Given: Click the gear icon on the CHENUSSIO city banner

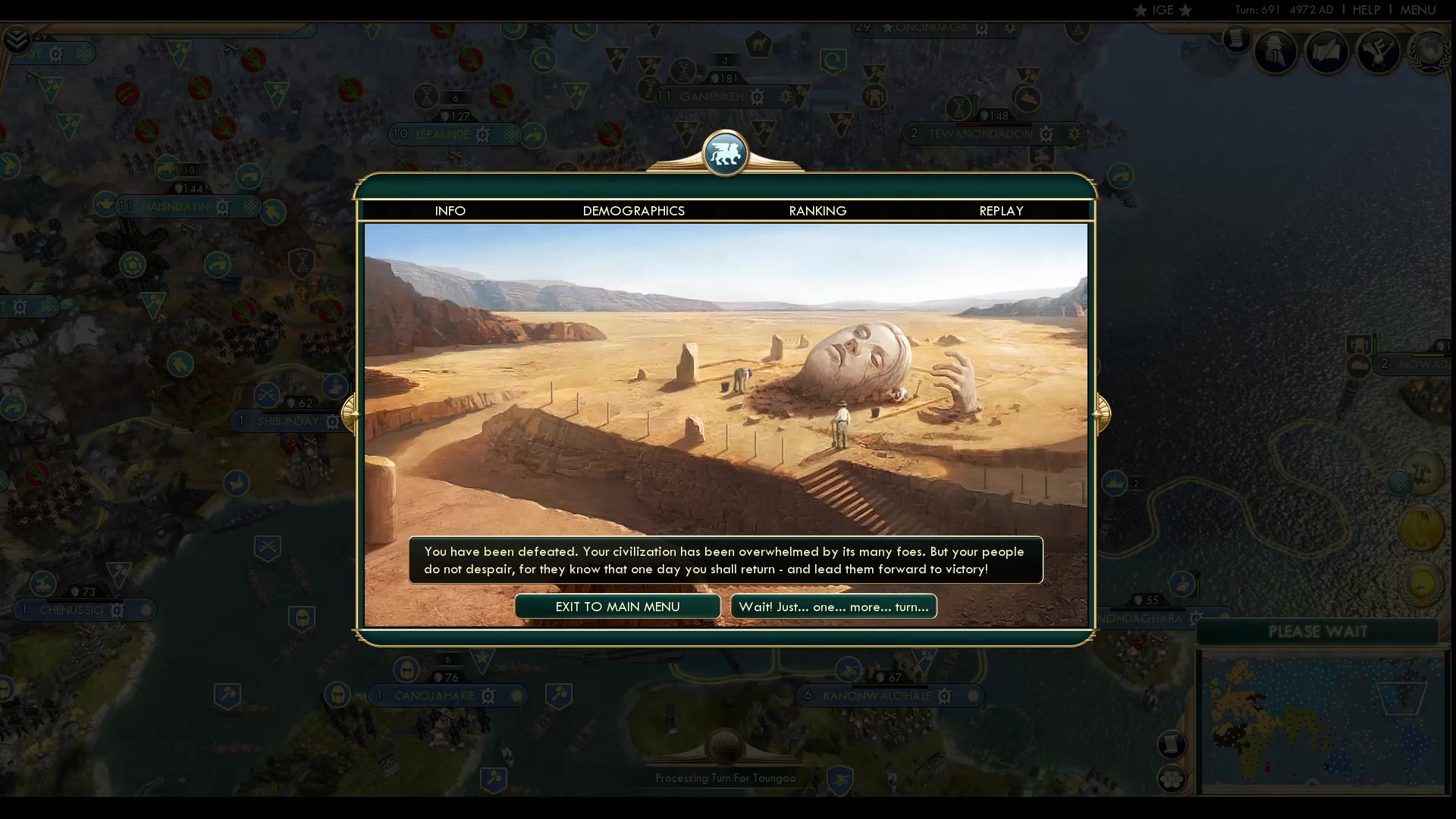Looking at the screenshot, I should coord(116,610).
